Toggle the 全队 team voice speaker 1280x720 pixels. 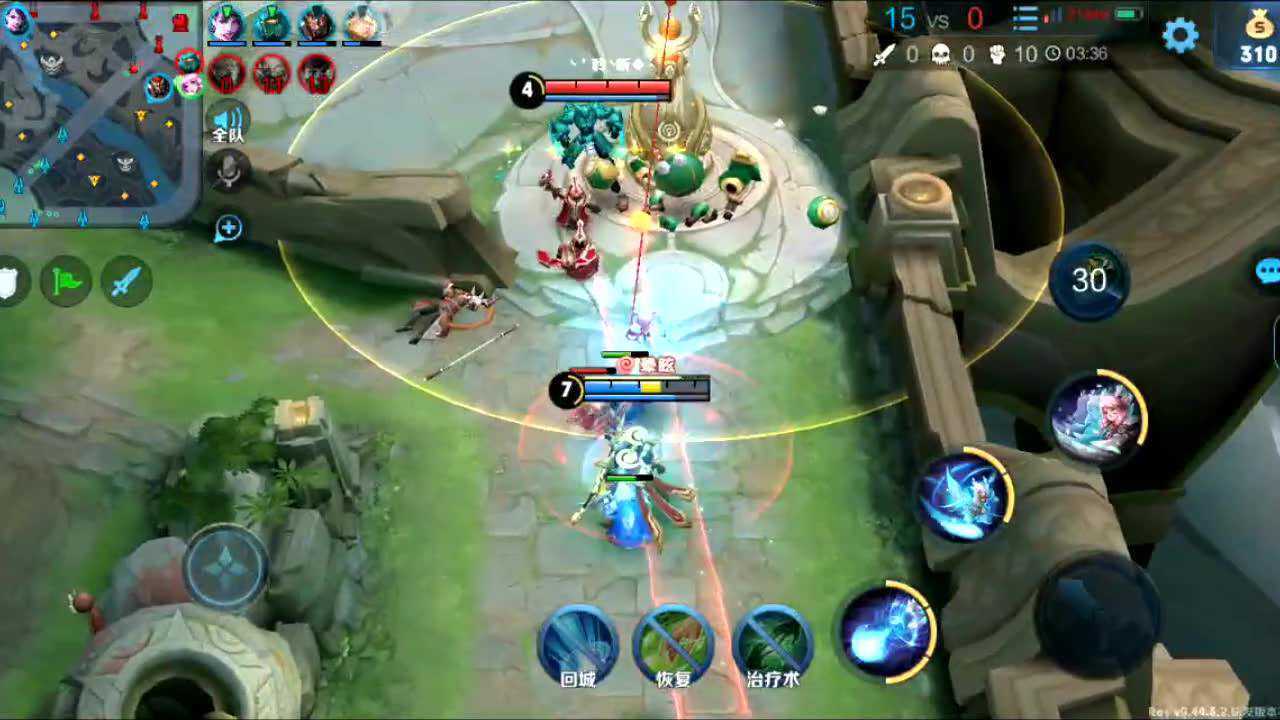[228, 122]
